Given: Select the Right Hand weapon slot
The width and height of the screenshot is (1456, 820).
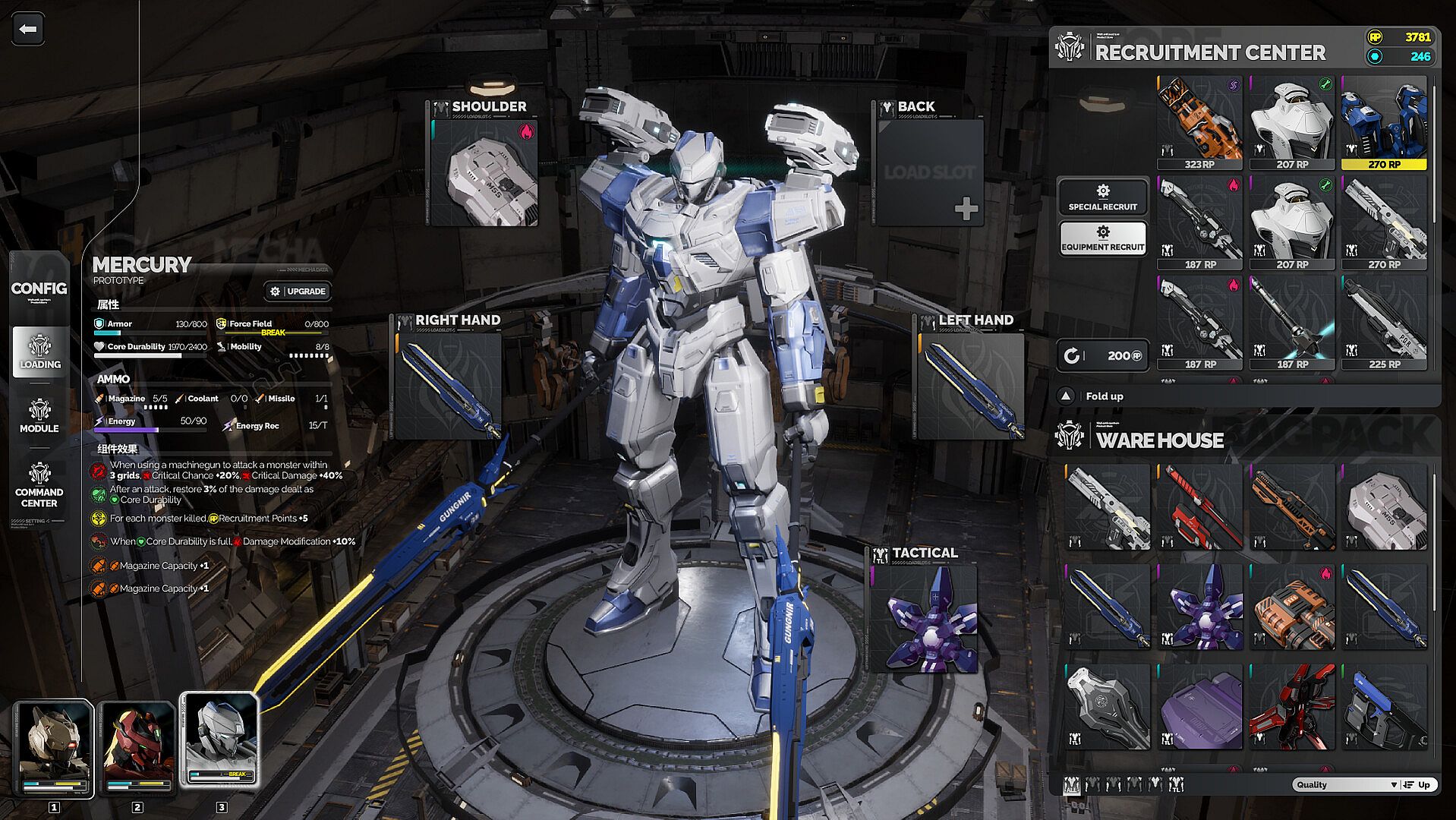Looking at the screenshot, I should coord(449,386).
